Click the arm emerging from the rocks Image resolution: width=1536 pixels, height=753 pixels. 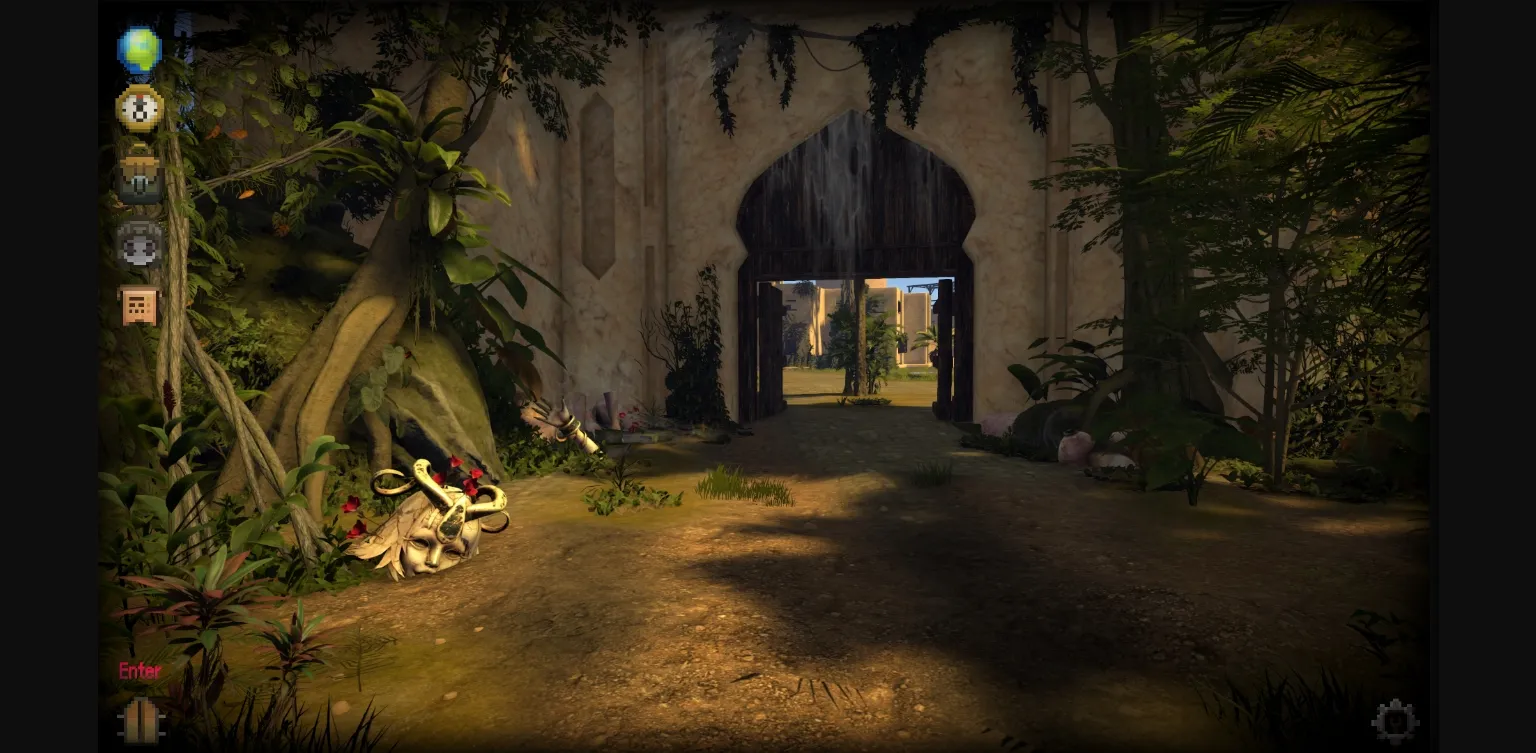pos(558,420)
